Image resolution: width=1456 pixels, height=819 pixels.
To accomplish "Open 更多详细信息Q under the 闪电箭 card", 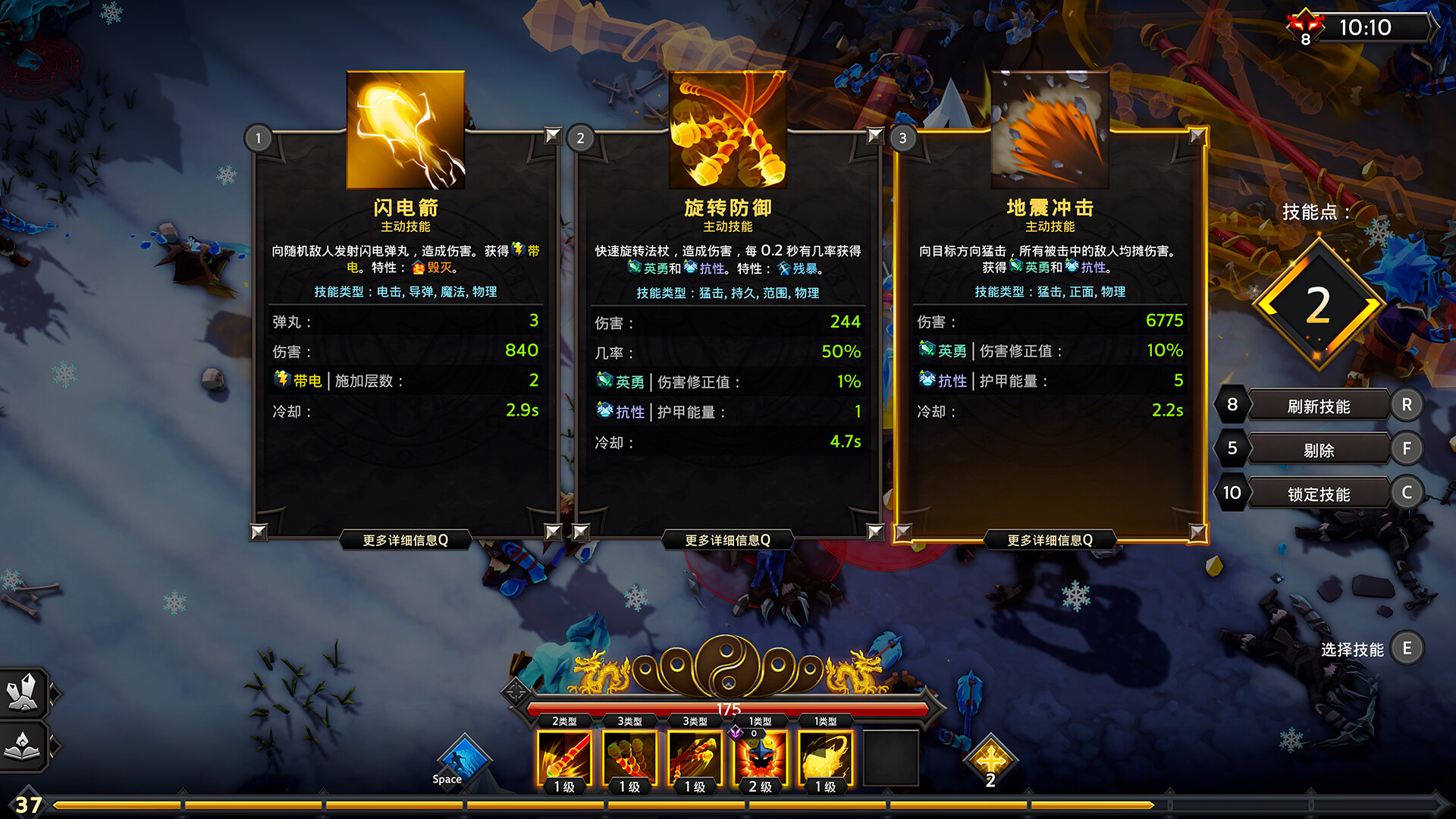I will [x=405, y=538].
